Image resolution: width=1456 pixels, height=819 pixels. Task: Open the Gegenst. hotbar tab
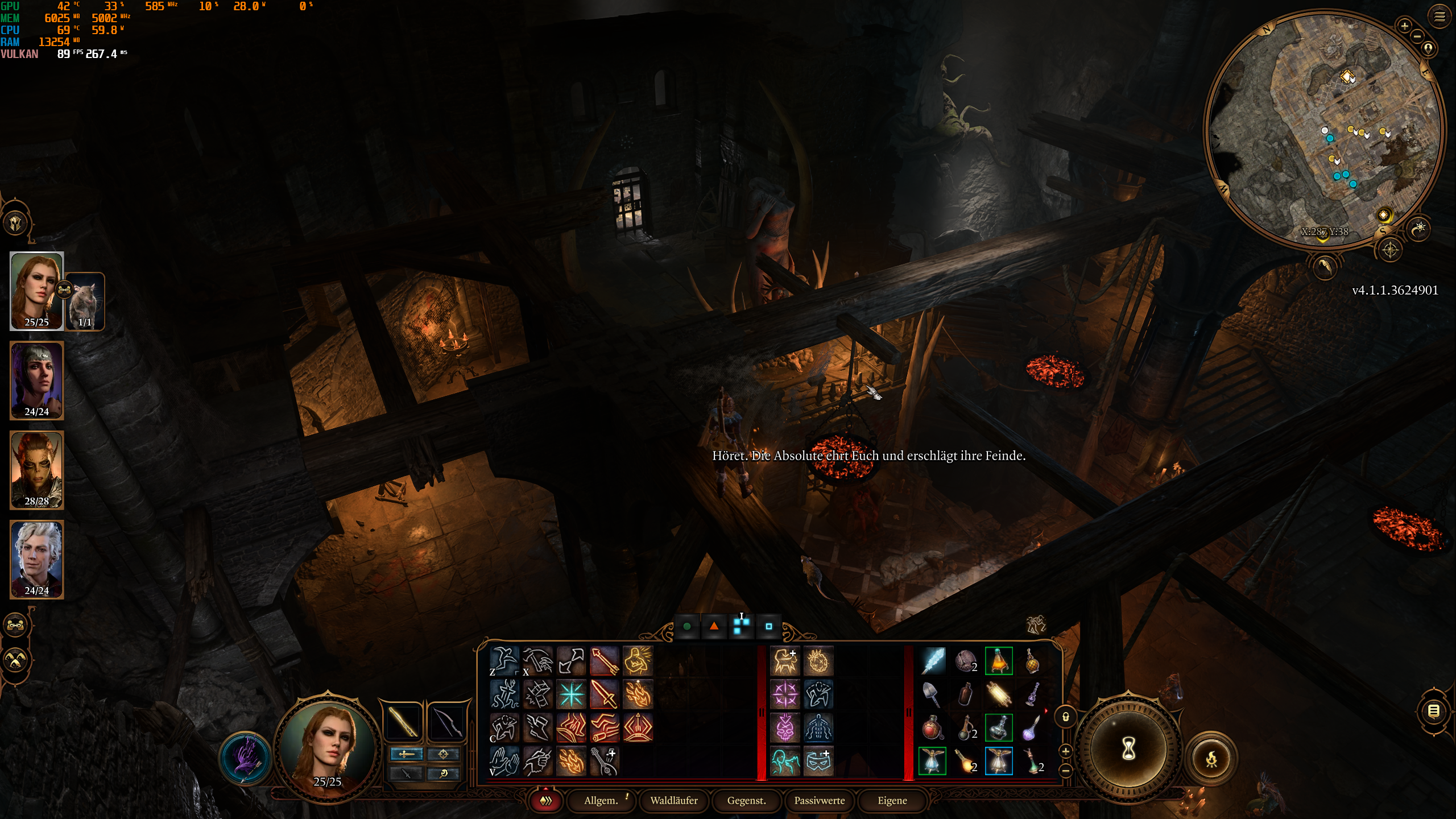click(x=746, y=800)
